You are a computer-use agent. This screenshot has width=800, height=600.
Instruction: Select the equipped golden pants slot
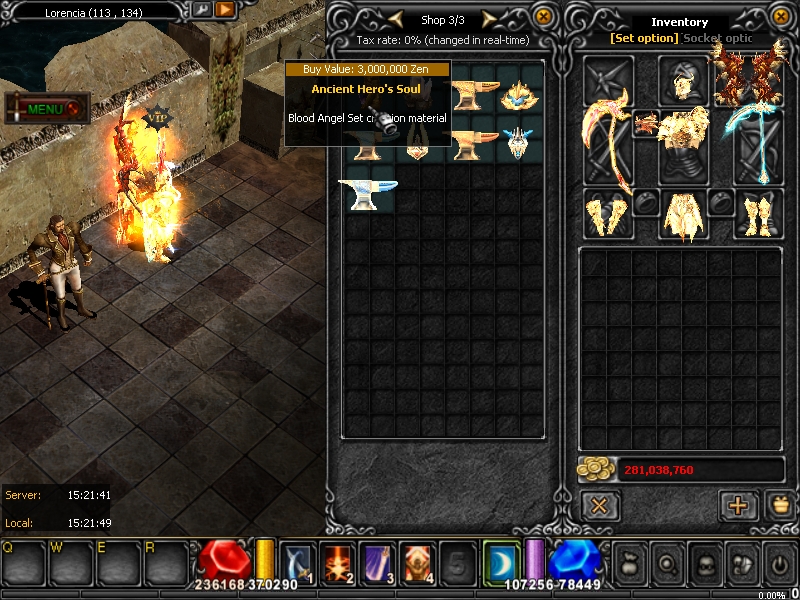click(683, 213)
